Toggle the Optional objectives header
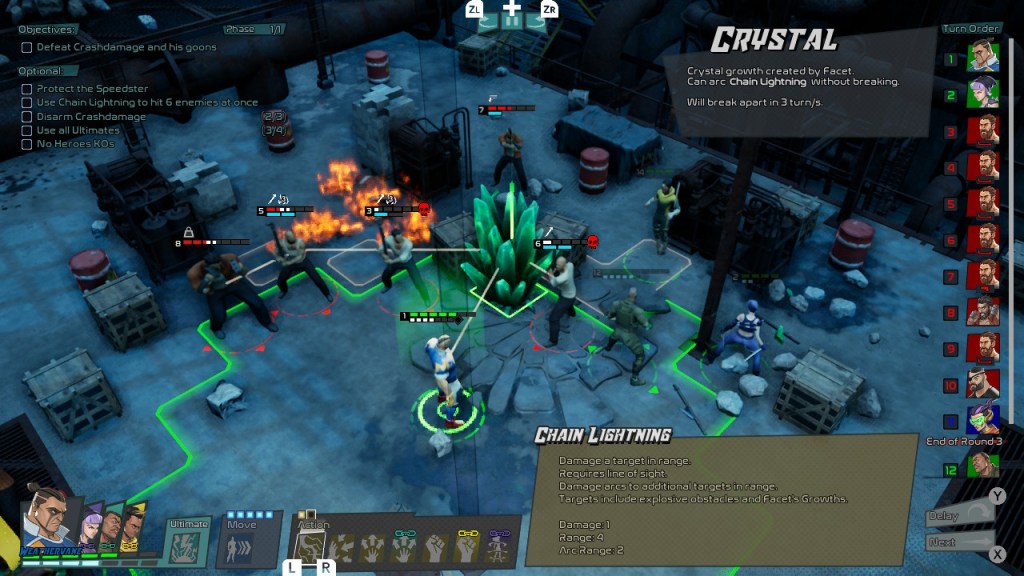Viewport: 1024px width, 576px height. click(x=40, y=71)
